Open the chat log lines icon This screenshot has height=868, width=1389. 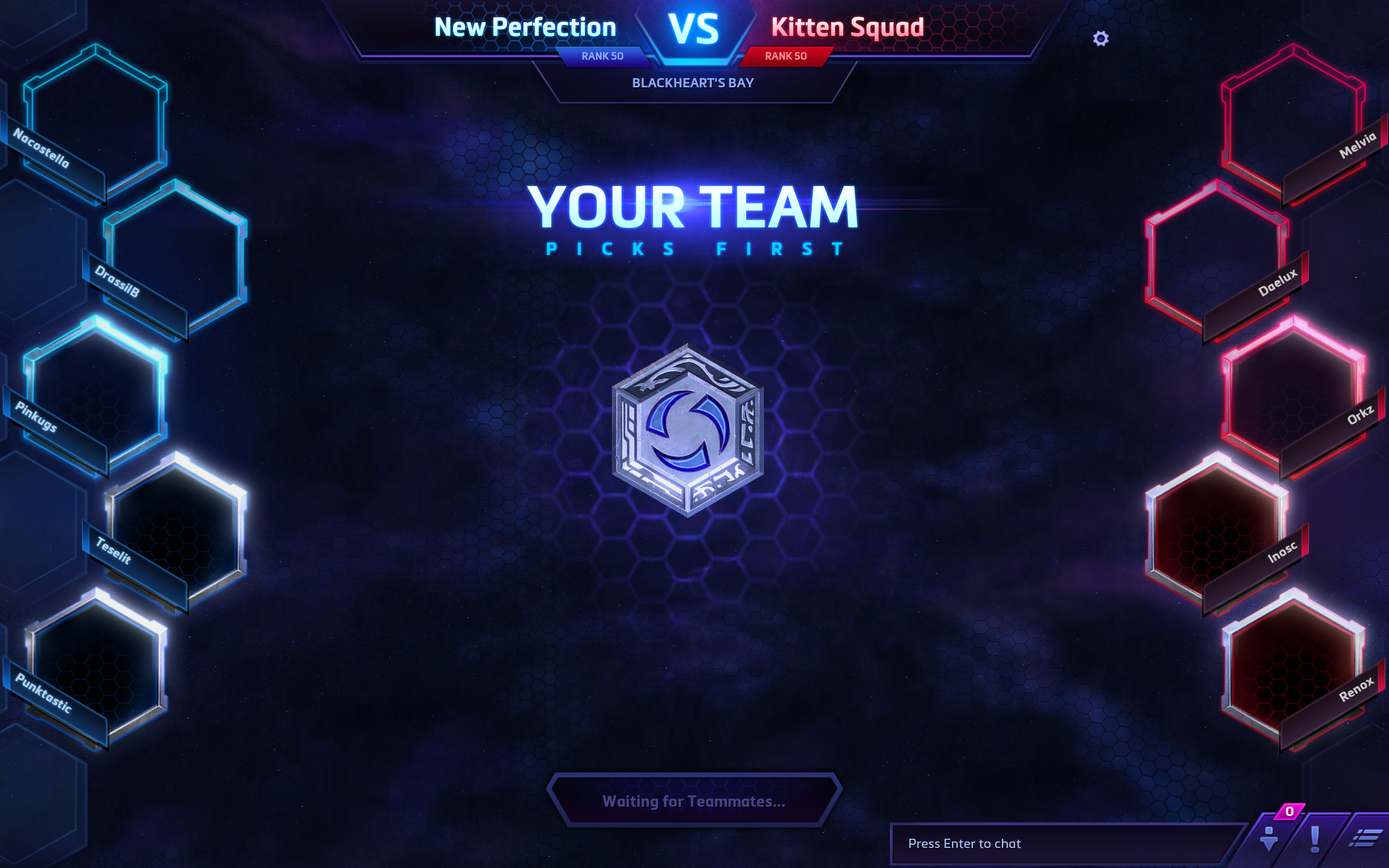point(1367,839)
